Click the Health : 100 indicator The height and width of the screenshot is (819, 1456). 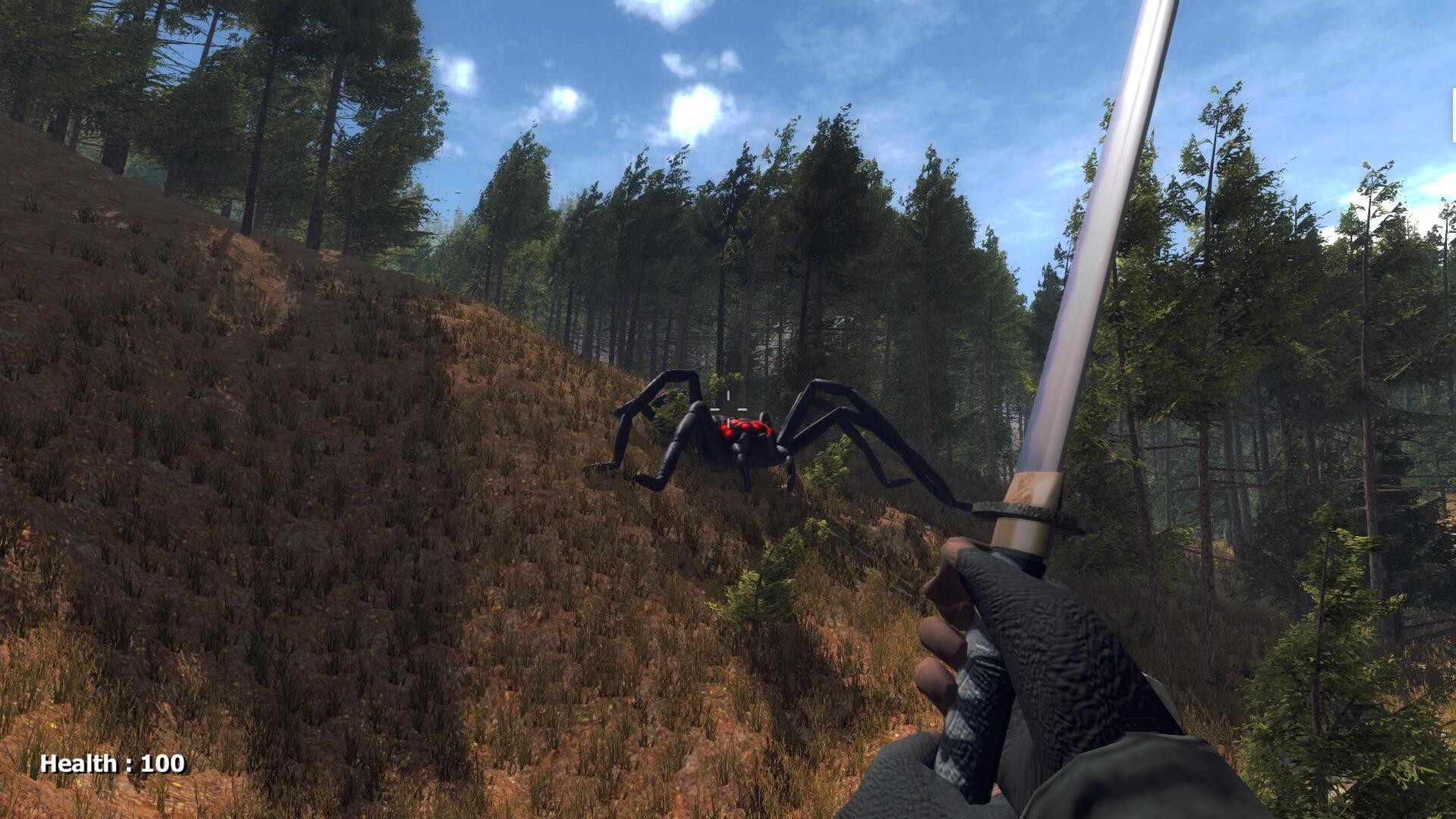pos(112,763)
